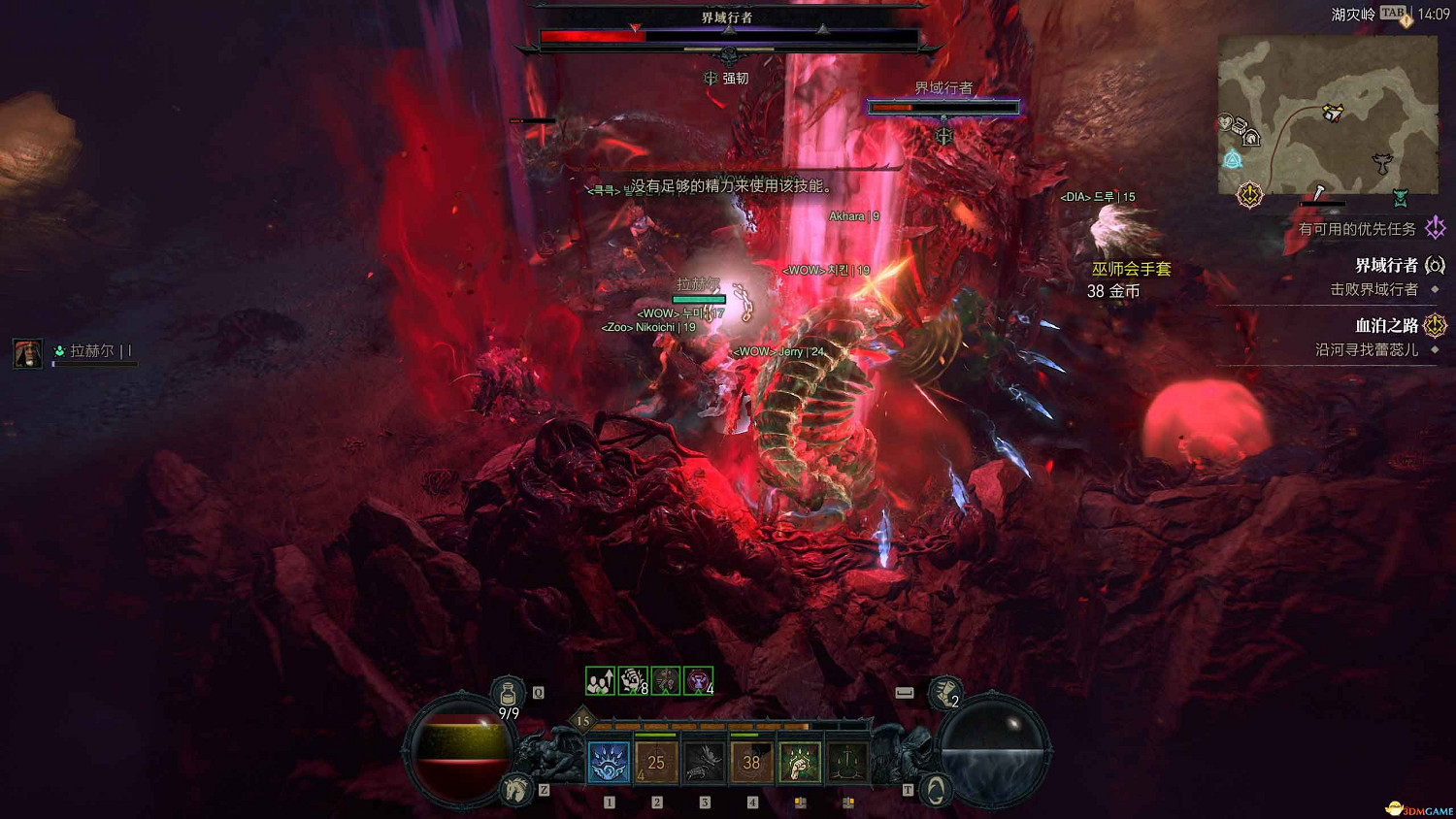Select the 拉赫尔 party member portrait
Viewport: 1456px width, 819px height.
coord(27,352)
